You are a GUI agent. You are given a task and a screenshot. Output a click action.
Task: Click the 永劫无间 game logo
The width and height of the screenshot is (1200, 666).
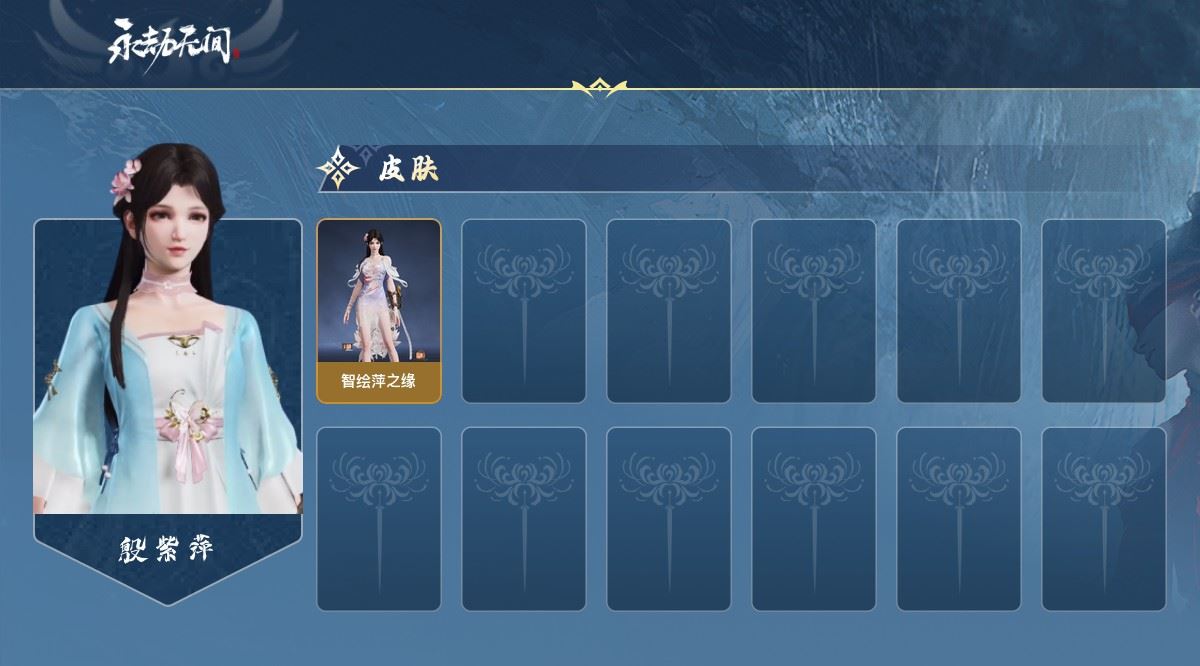pyautogui.click(x=174, y=42)
